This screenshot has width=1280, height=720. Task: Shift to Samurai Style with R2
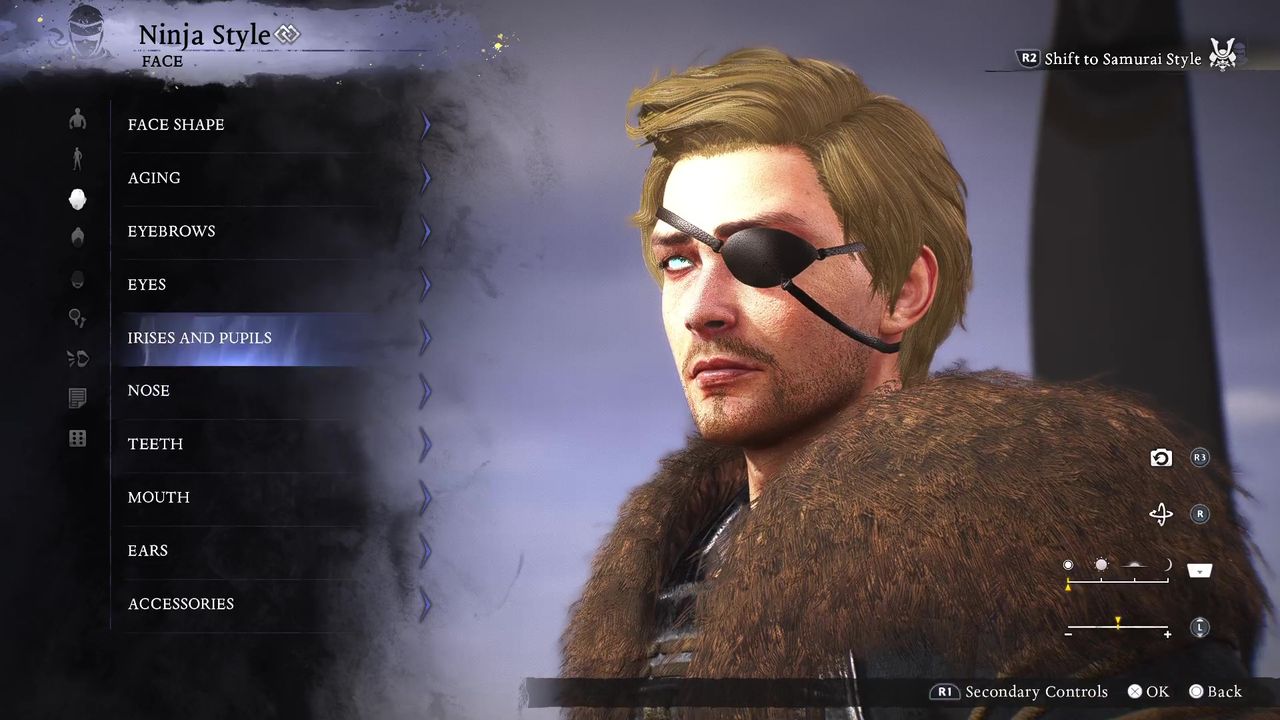1029,58
